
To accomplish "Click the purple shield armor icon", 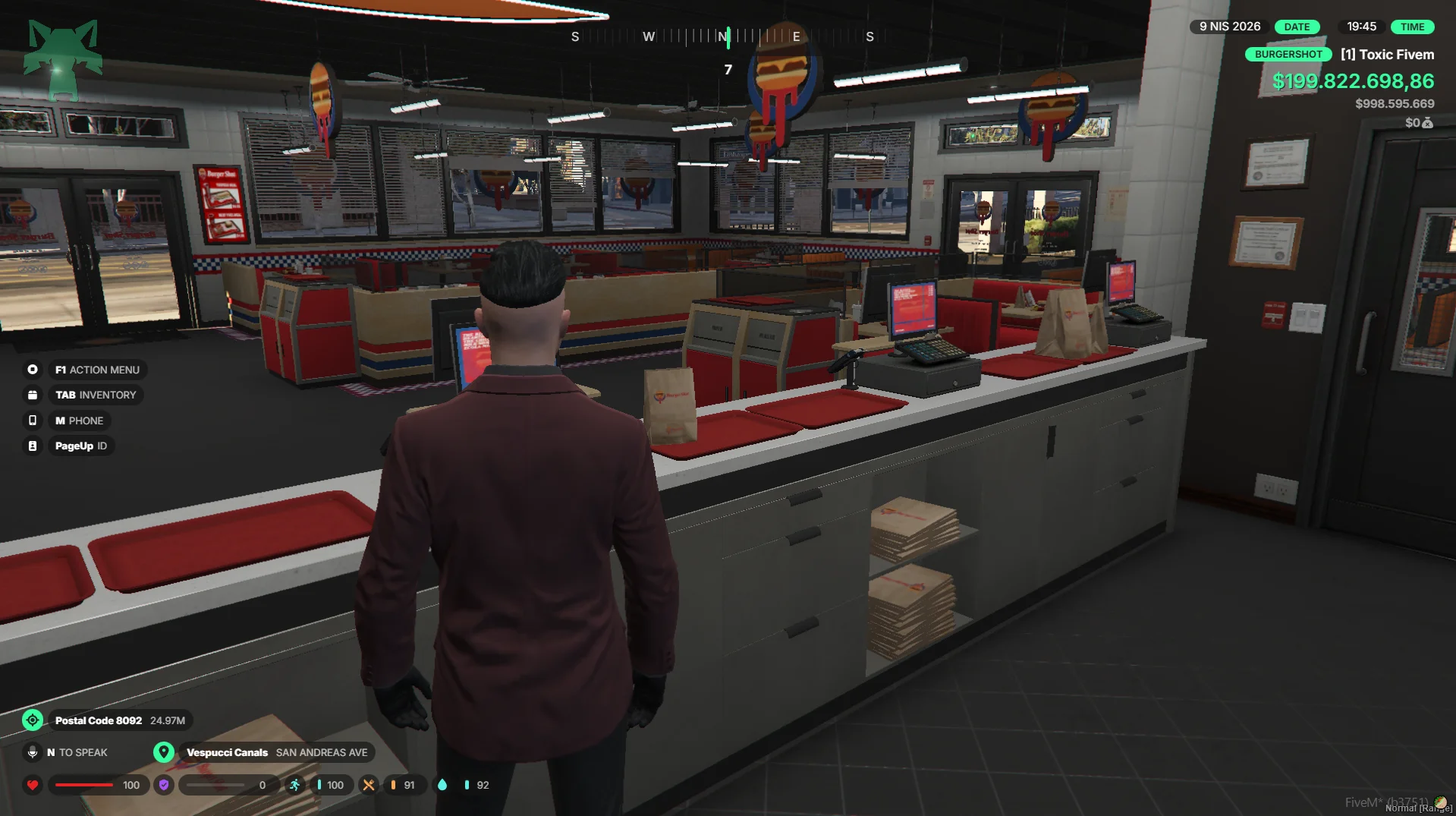I will point(164,785).
